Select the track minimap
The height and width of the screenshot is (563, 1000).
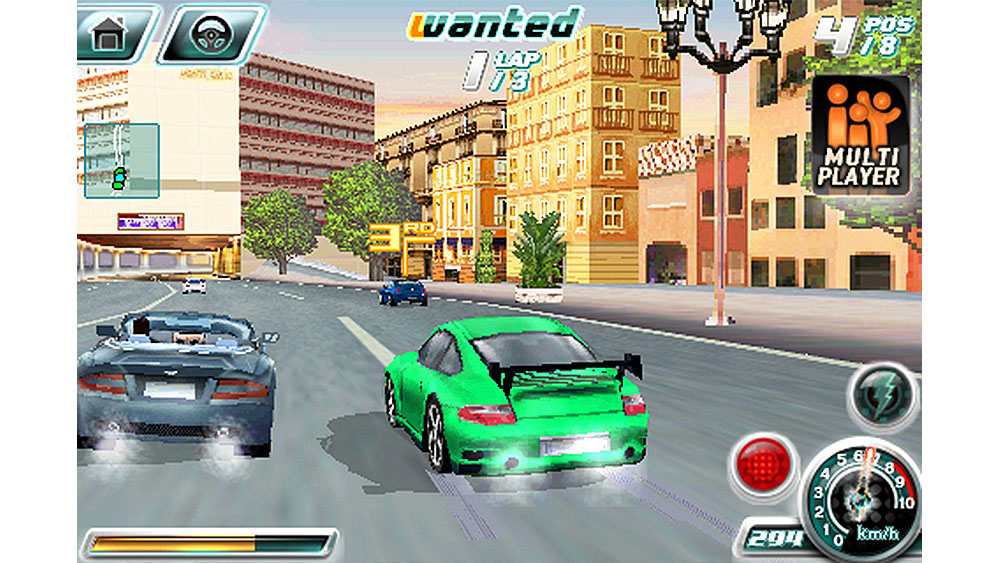(121, 161)
